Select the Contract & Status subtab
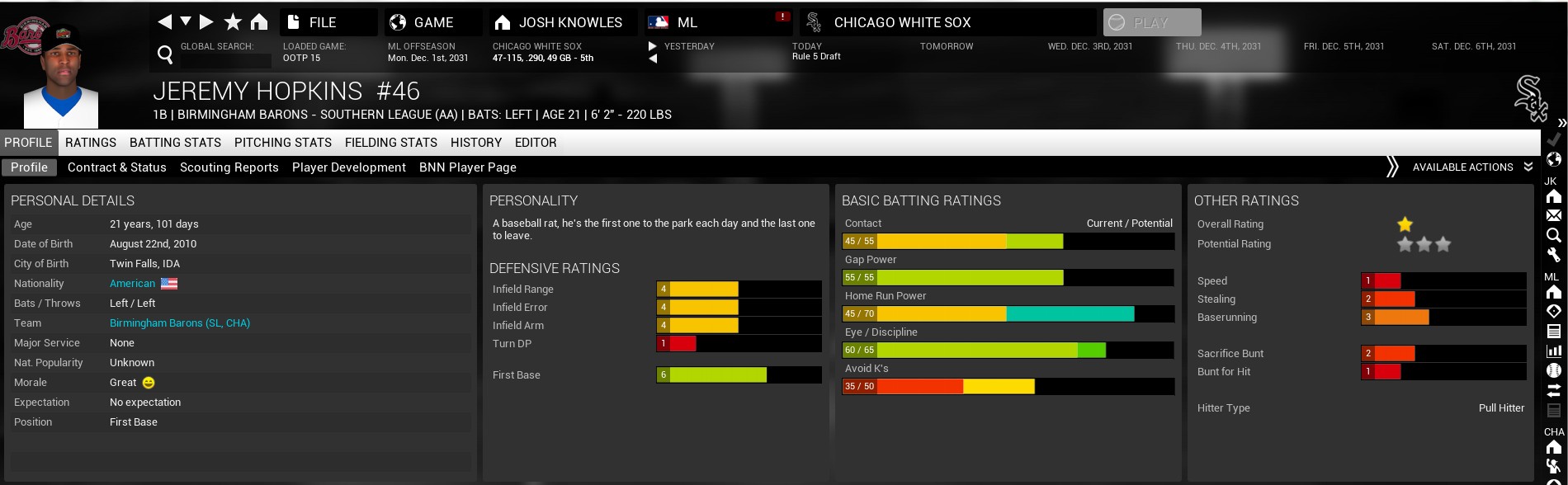This screenshot has height=485, width=1568. pos(117,167)
